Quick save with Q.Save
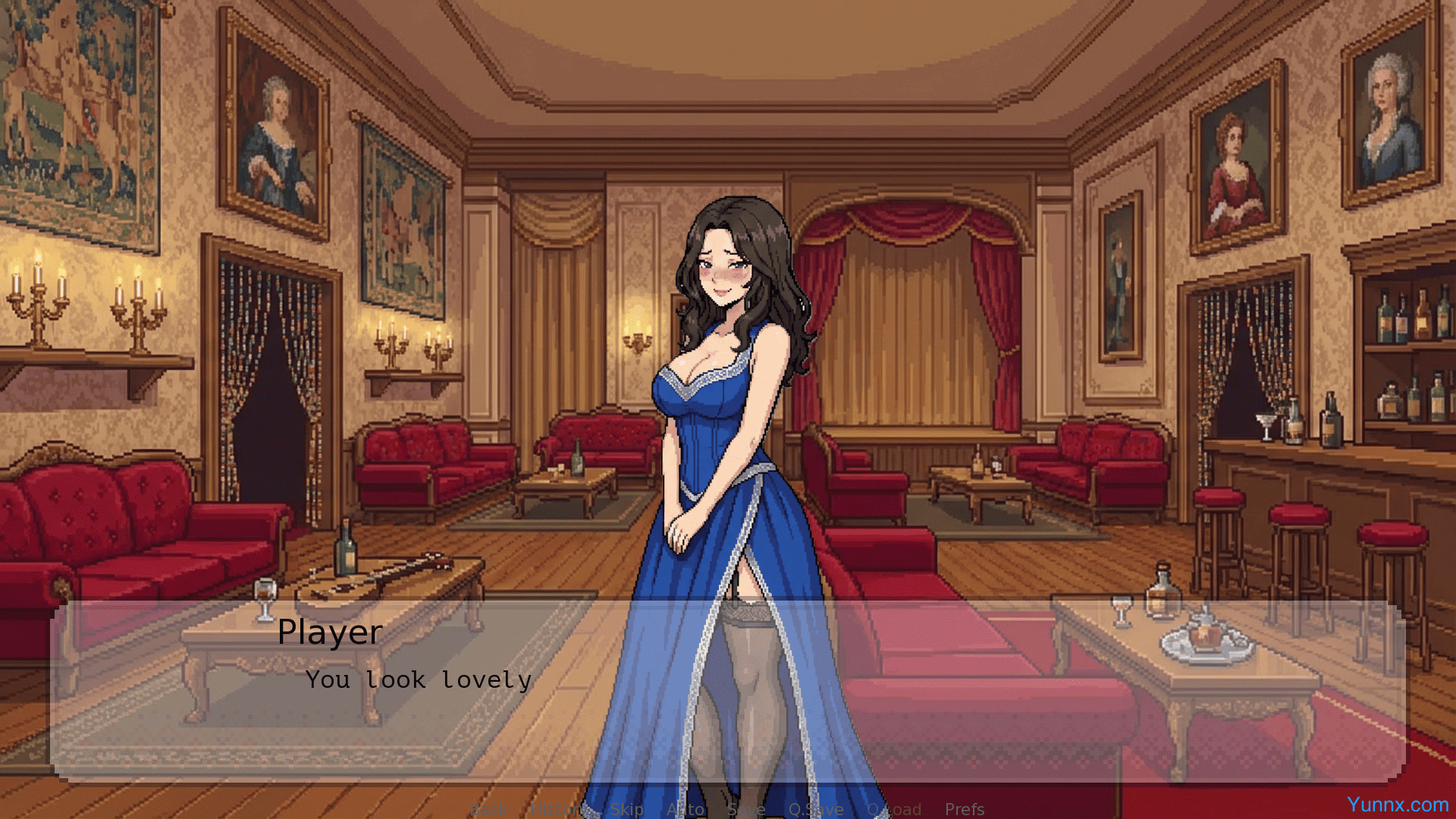The height and width of the screenshot is (819, 1456). click(x=816, y=809)
